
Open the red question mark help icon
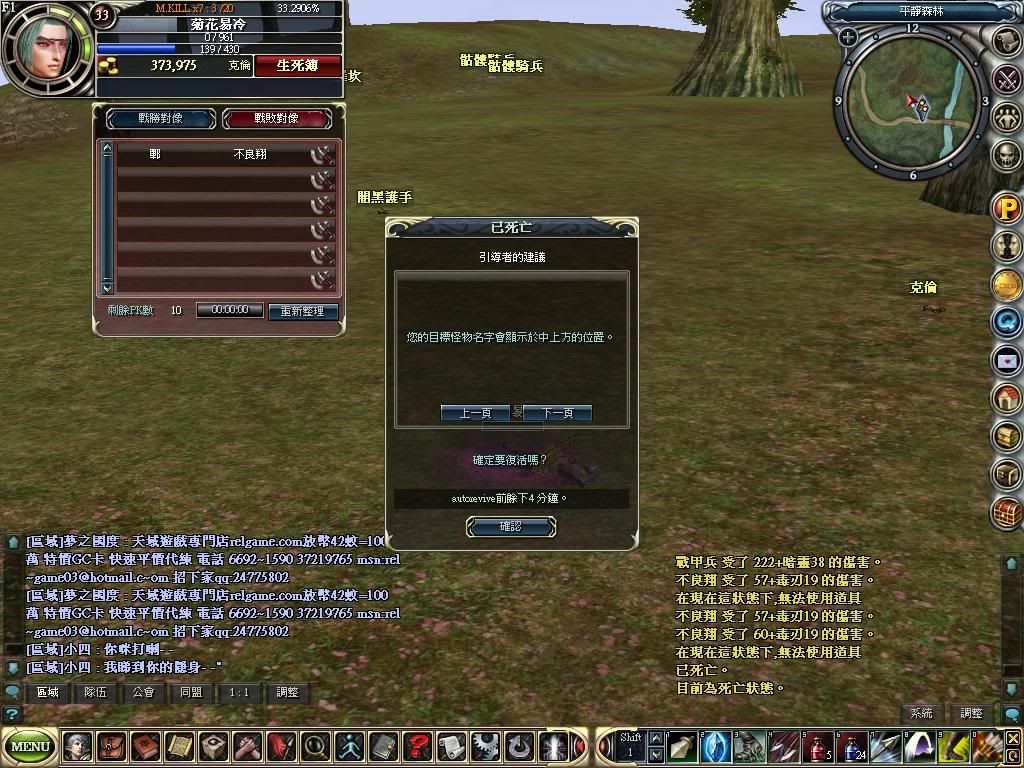416,746
